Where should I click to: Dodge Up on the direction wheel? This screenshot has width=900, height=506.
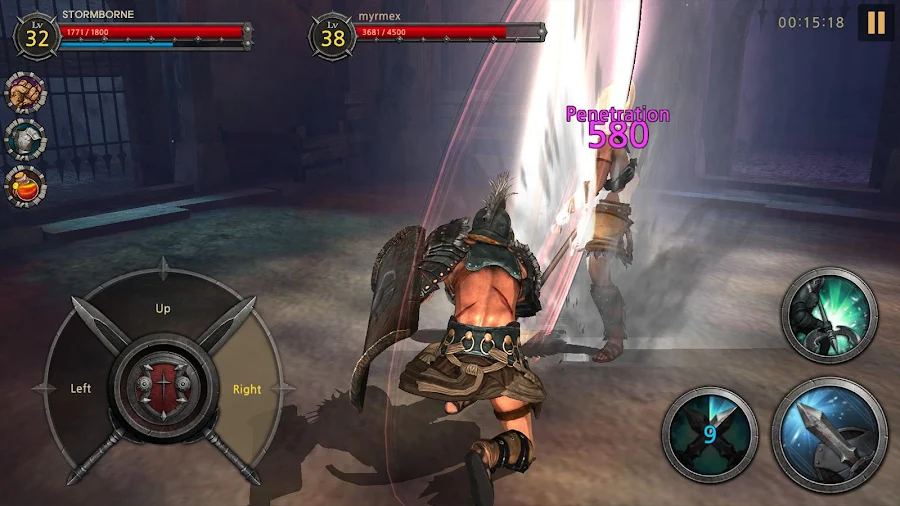pyautogui.click(x=163, y=308)
